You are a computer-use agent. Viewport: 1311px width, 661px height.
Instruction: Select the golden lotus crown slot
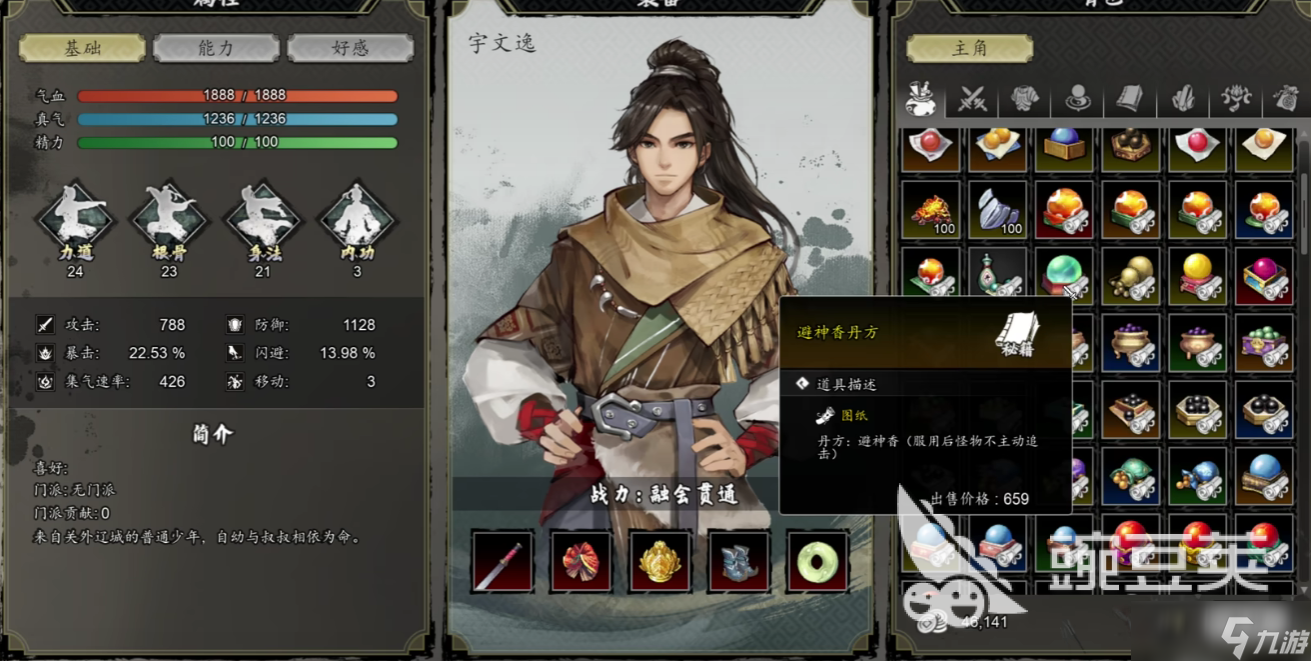click(660, 561)
